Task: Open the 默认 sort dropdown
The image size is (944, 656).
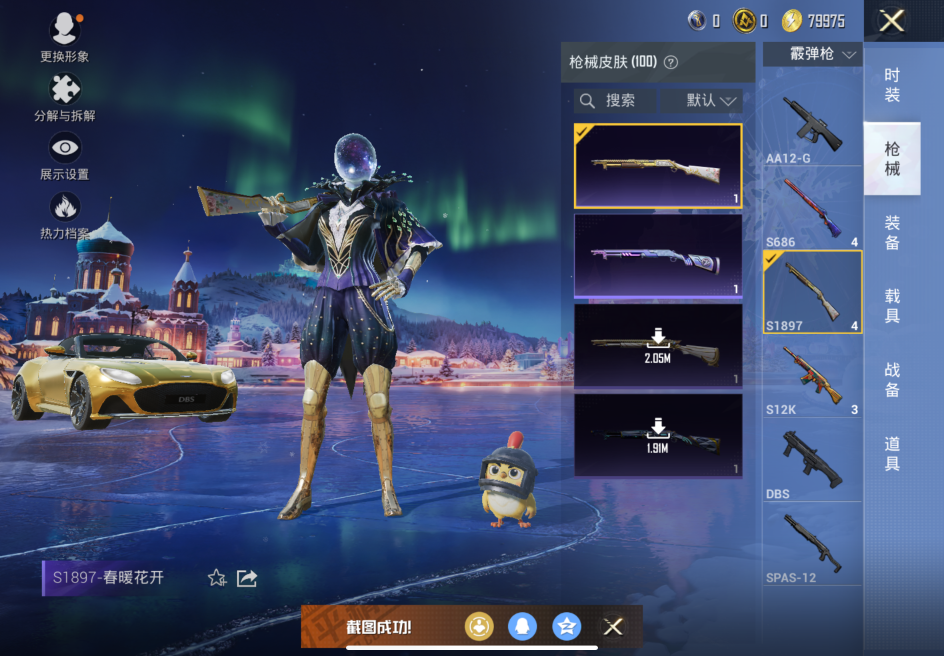Action: pyautogui.click(x=713, y=101)
